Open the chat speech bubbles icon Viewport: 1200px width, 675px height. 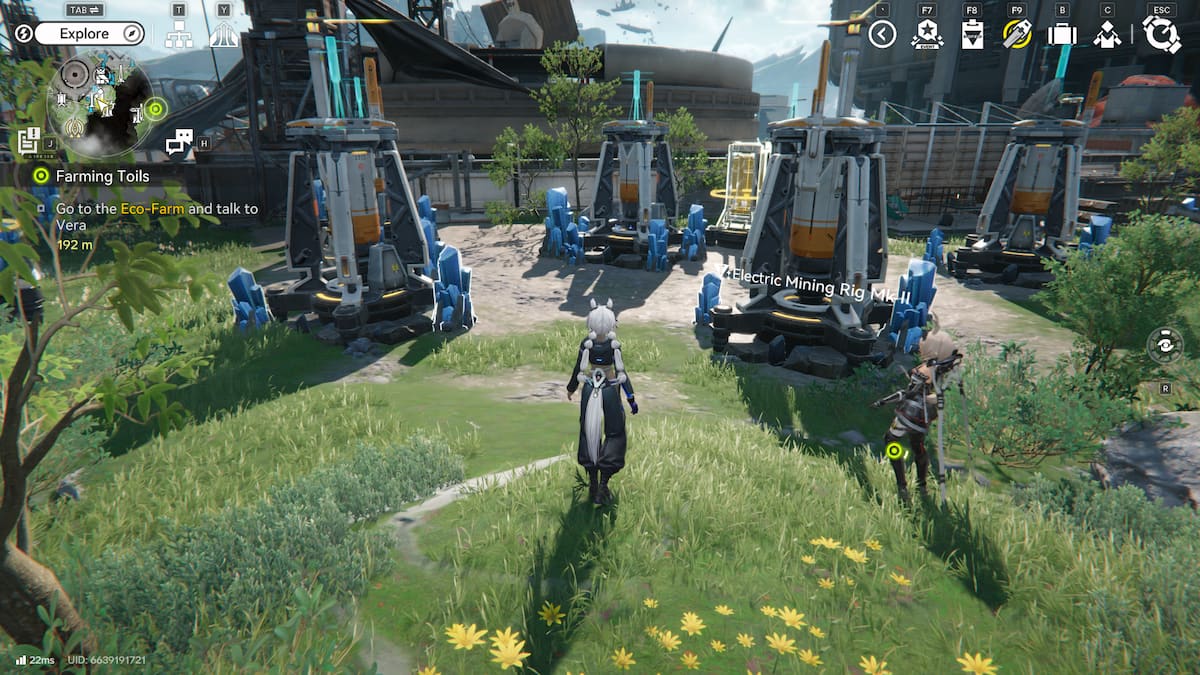179,142
